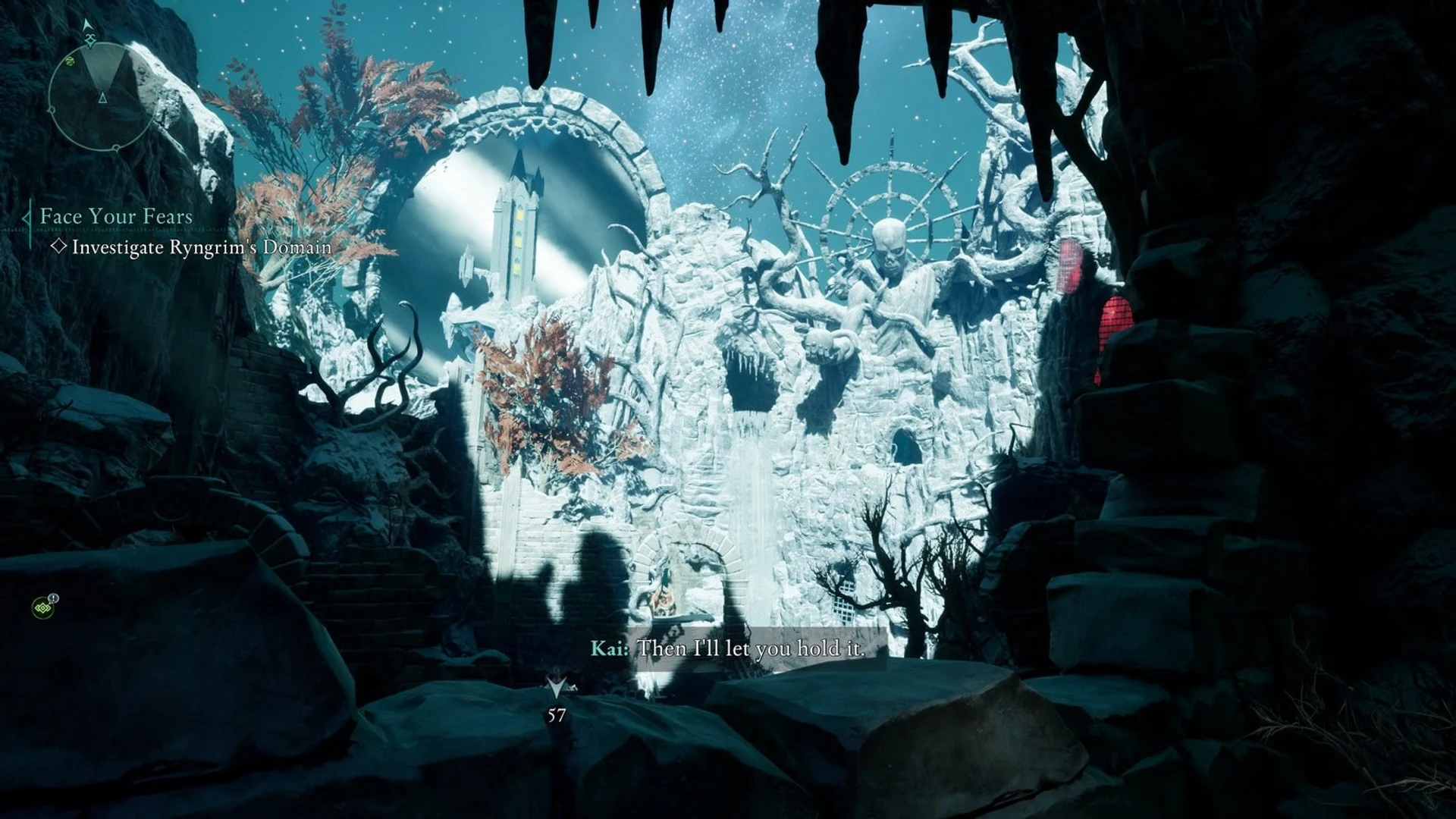Click the green notification icon

[x=42, y=607]
